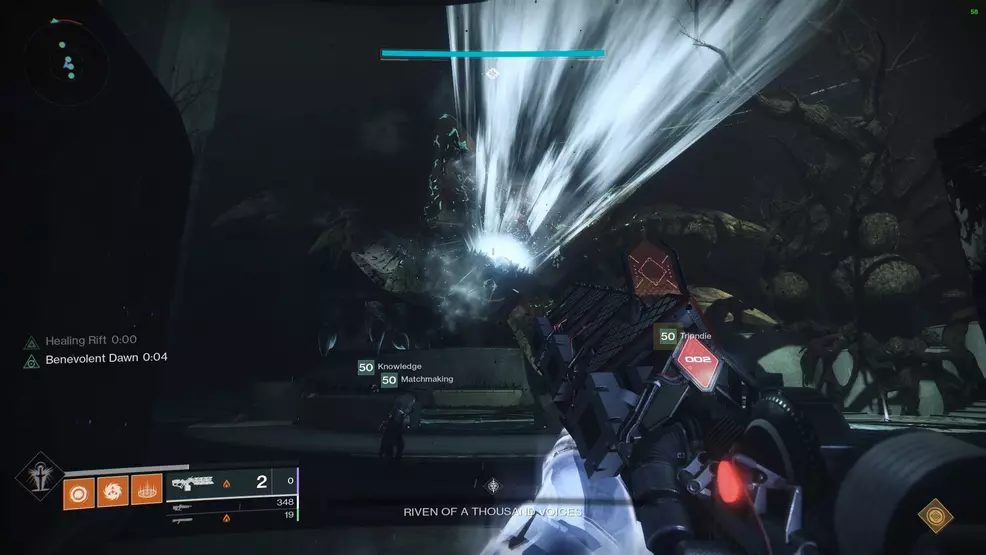The image size is (986, 555).
Task: Activate the Healing Rift class ability icon
Action: click(146, 491)
